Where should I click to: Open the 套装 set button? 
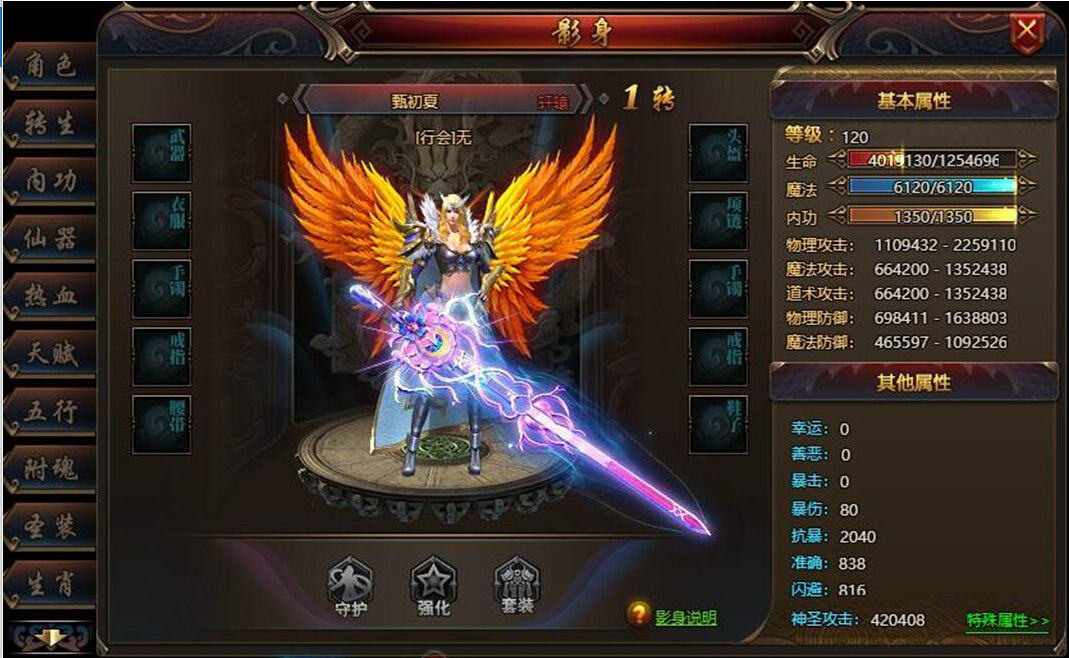[517, 585]
